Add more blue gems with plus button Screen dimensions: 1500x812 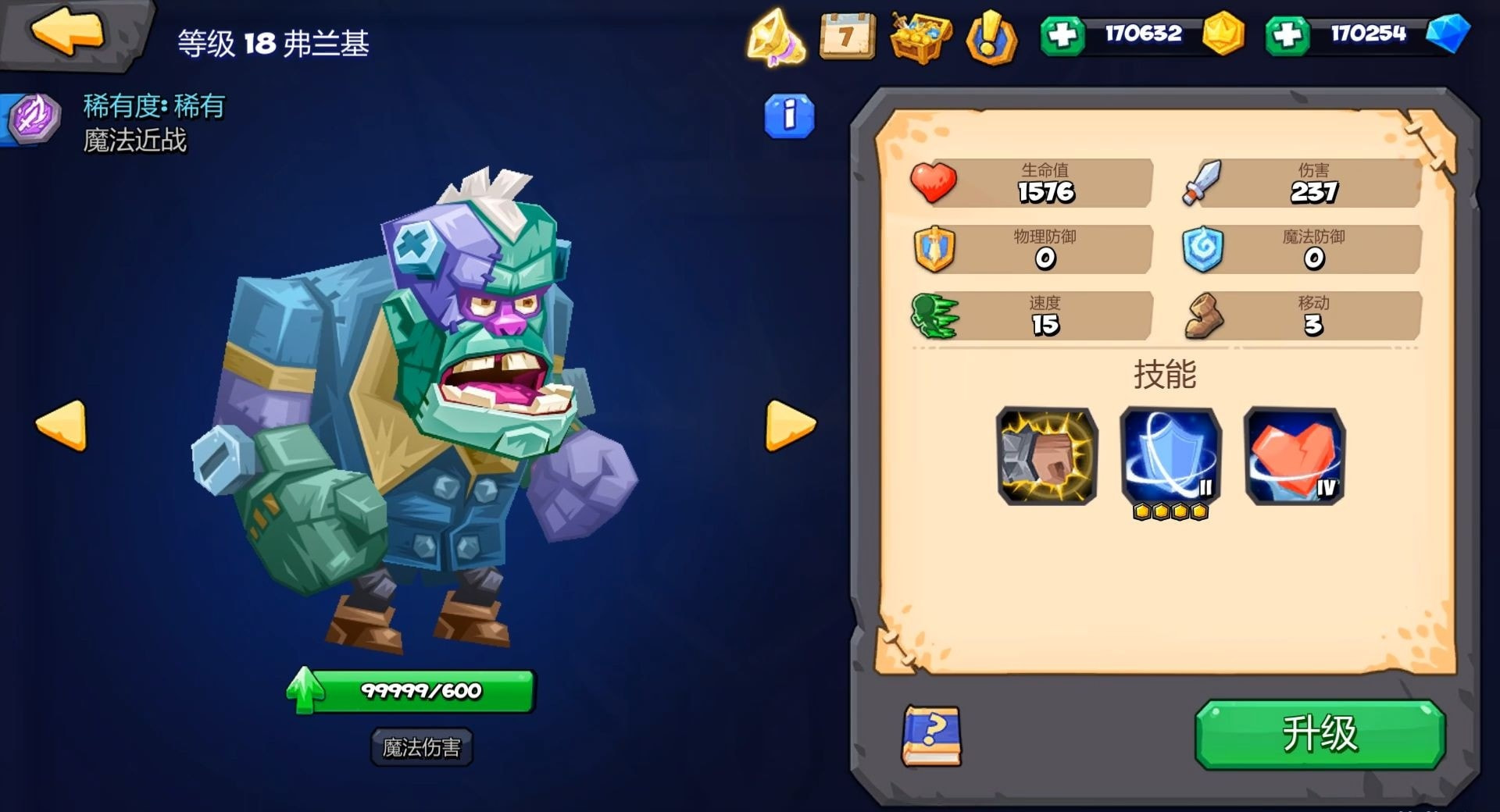click(1287, 35)
